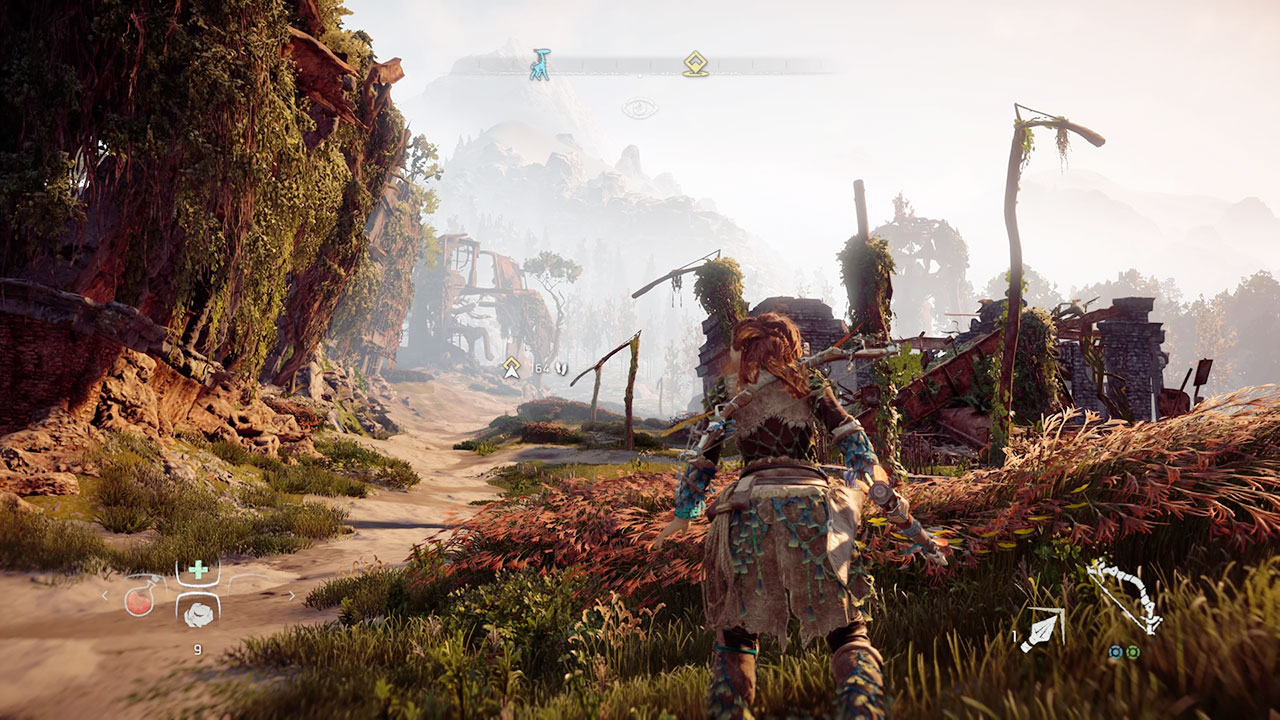1280x720 pixels.
Task: Click the stealth eye indicator
Action: [x=640, y=108]
